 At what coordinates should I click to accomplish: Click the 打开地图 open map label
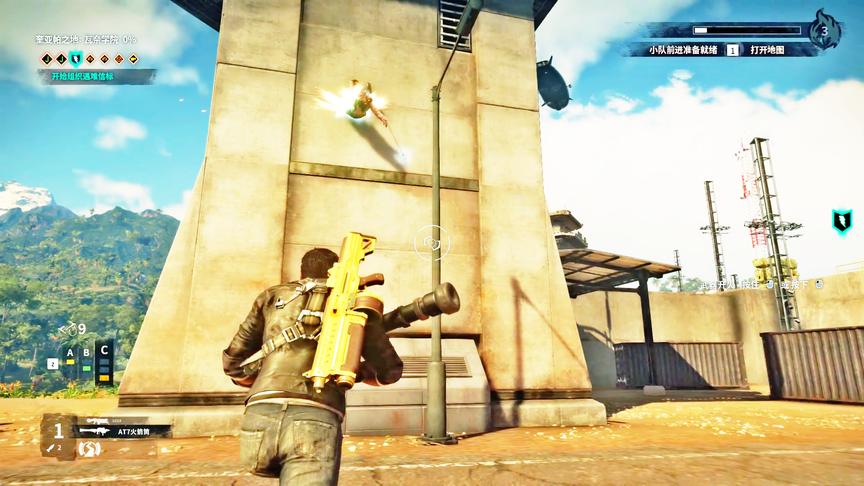coord(767,49)
